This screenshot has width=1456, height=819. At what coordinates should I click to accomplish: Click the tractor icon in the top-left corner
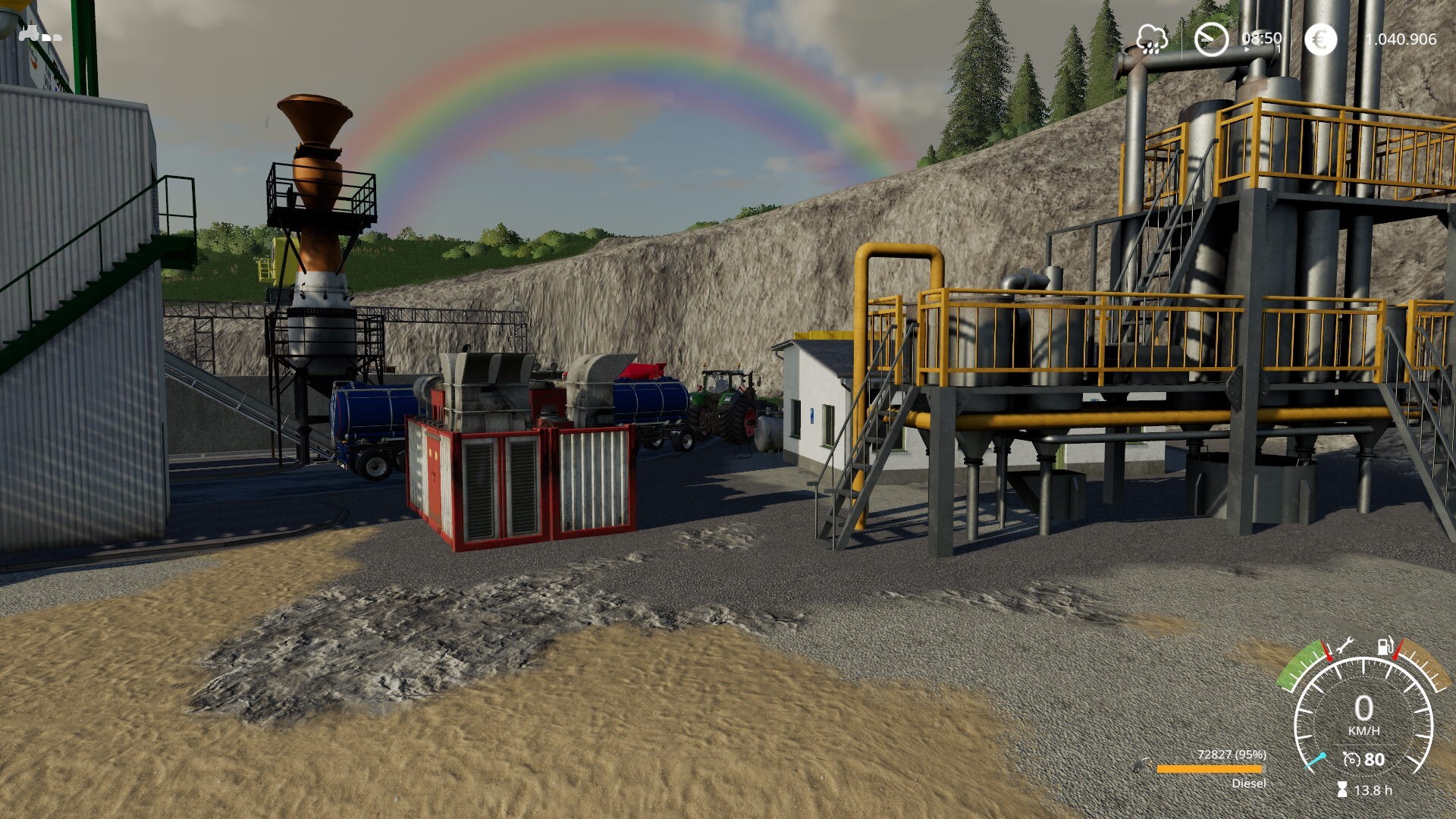[x=30, y=33]
